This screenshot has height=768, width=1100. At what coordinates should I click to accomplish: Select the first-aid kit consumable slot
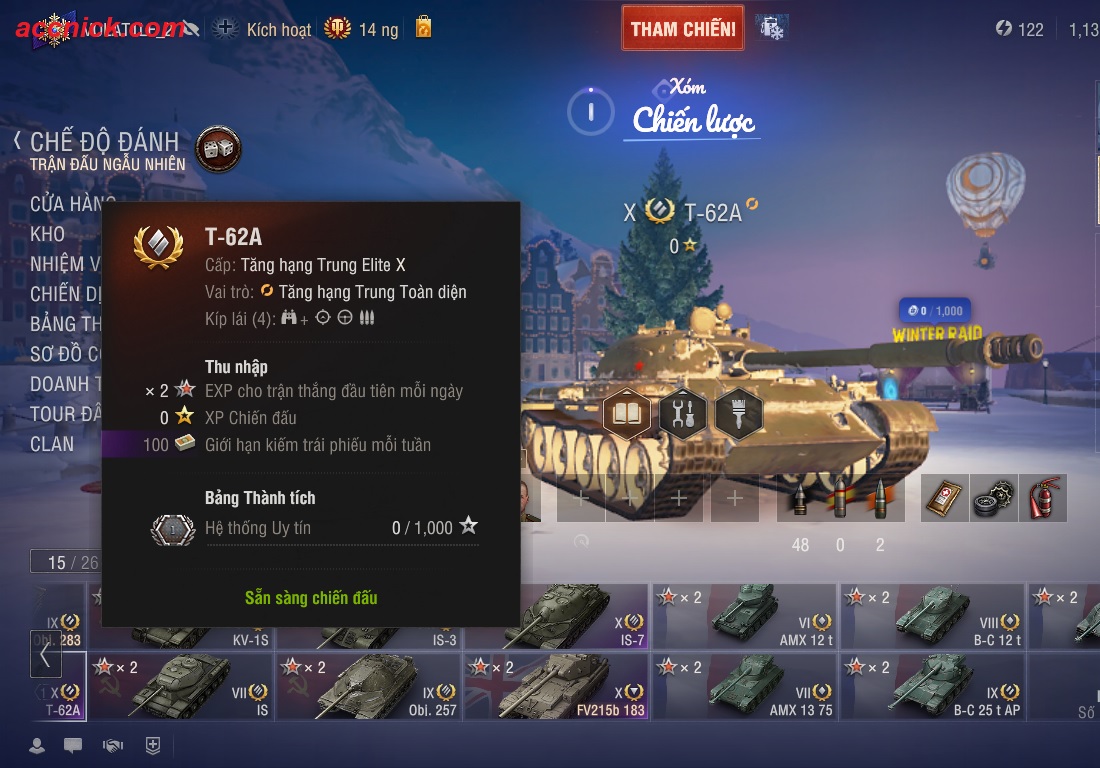click(x=944, y=497)
